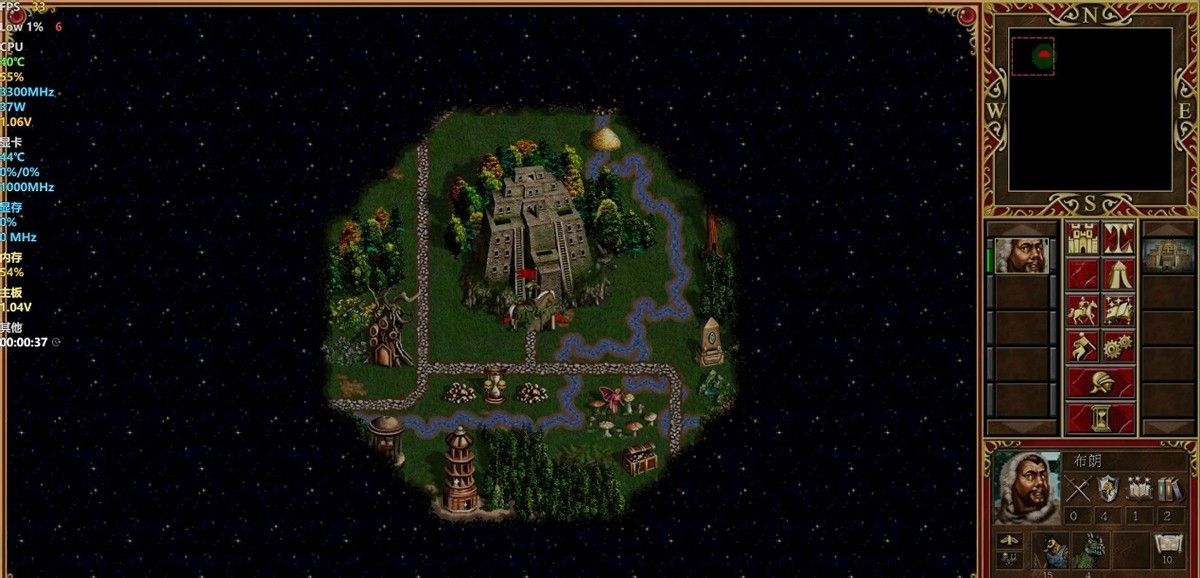
Task: Select next hero with helmet button
Action: pos(1100,382)
